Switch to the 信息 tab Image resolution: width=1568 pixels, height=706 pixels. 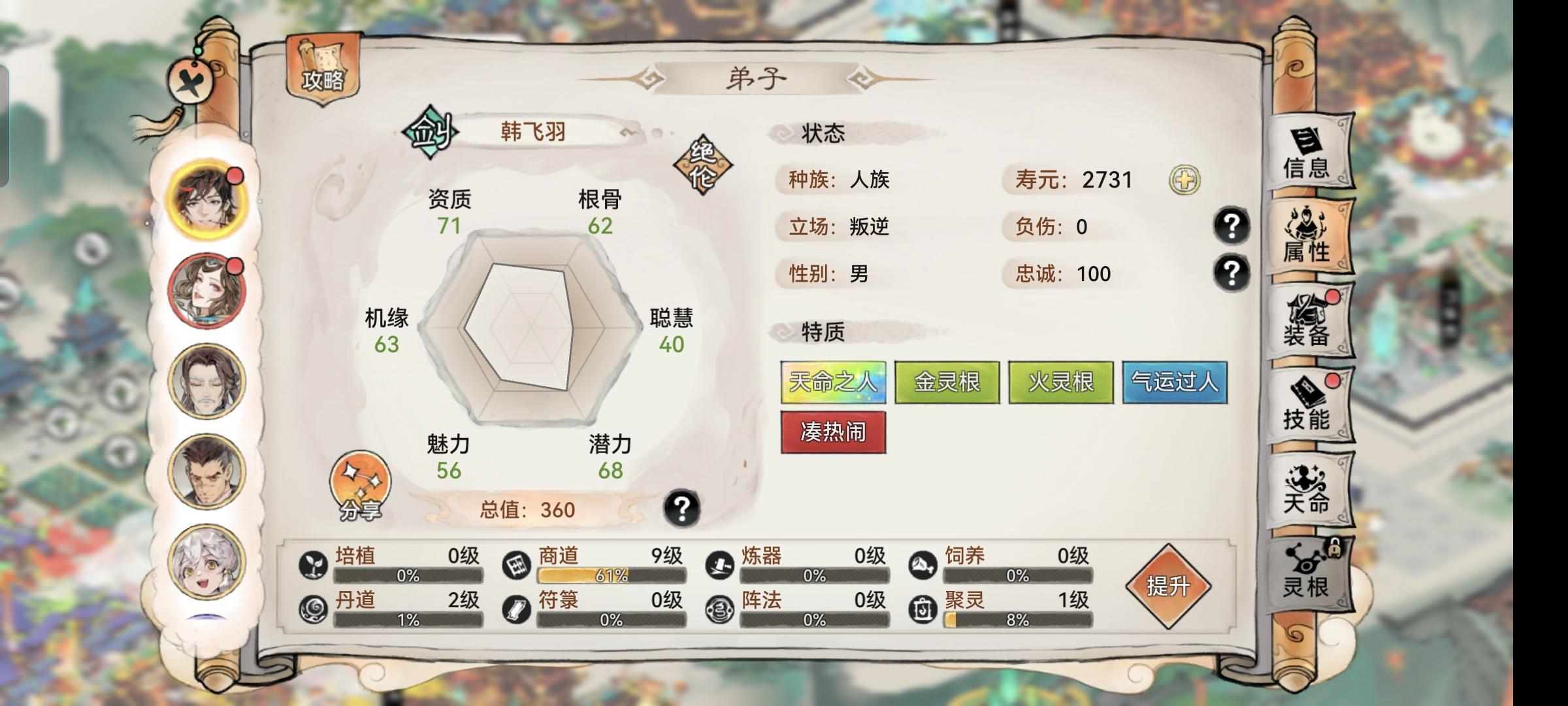[x=1309, y=155]
